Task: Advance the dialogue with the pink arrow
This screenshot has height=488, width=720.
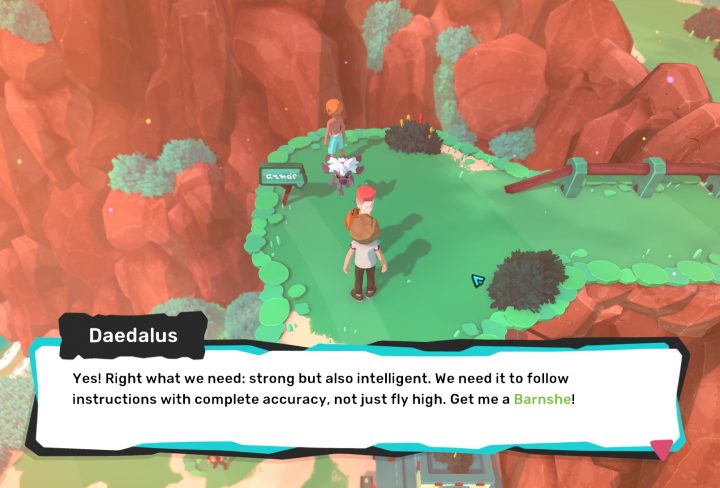Action: 661,449
